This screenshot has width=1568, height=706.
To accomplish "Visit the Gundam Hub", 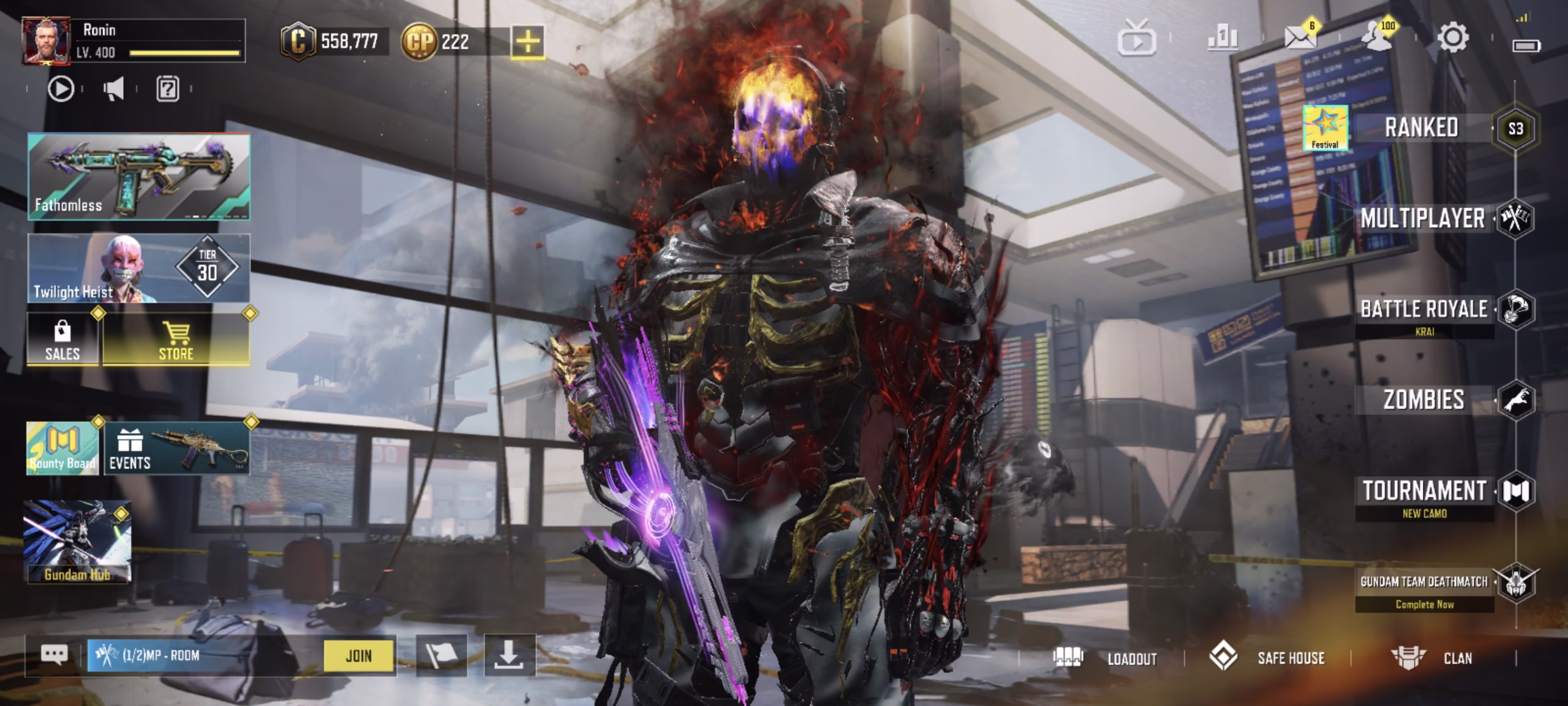I will coord(77,542).
